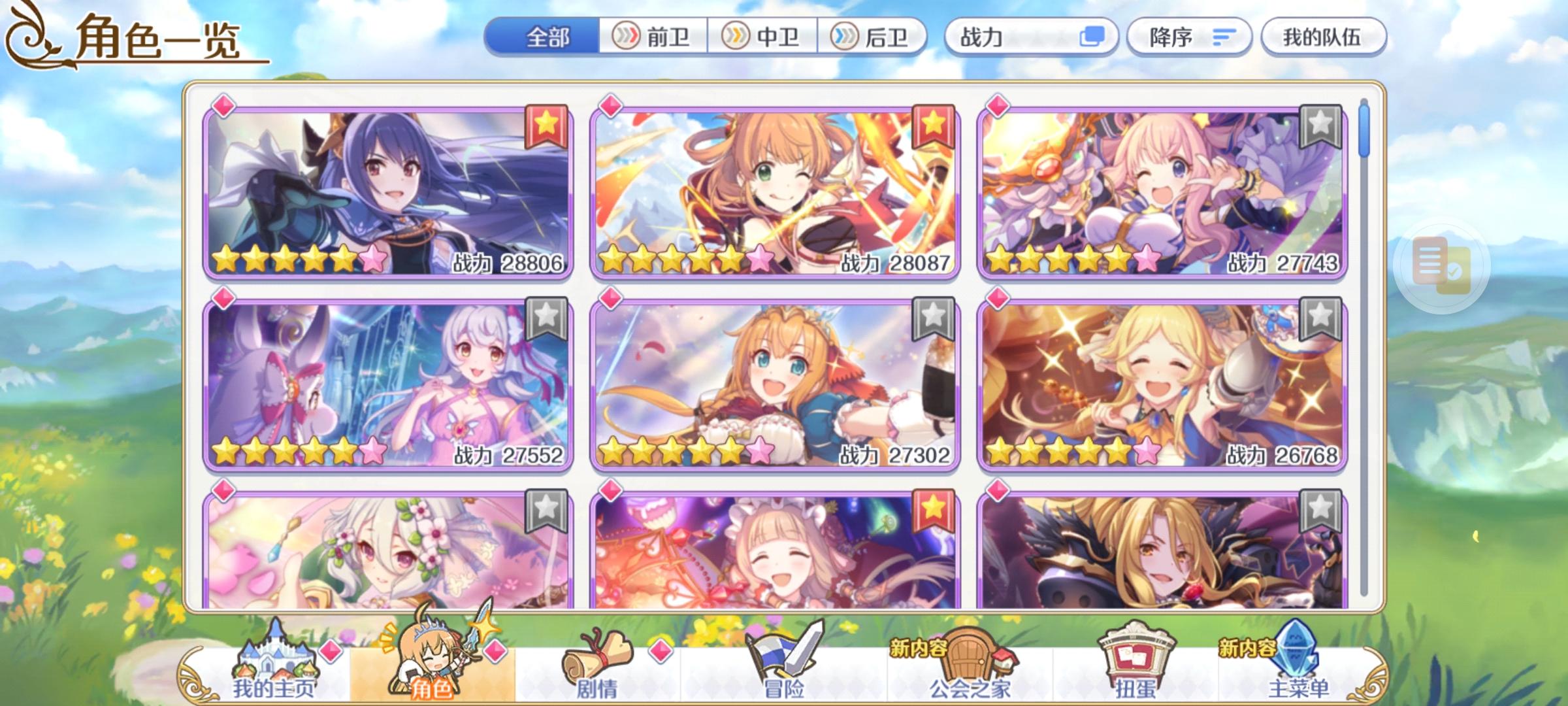Select the 后卫 rearguard filter

pyautogui.click(x=872, y=37)
